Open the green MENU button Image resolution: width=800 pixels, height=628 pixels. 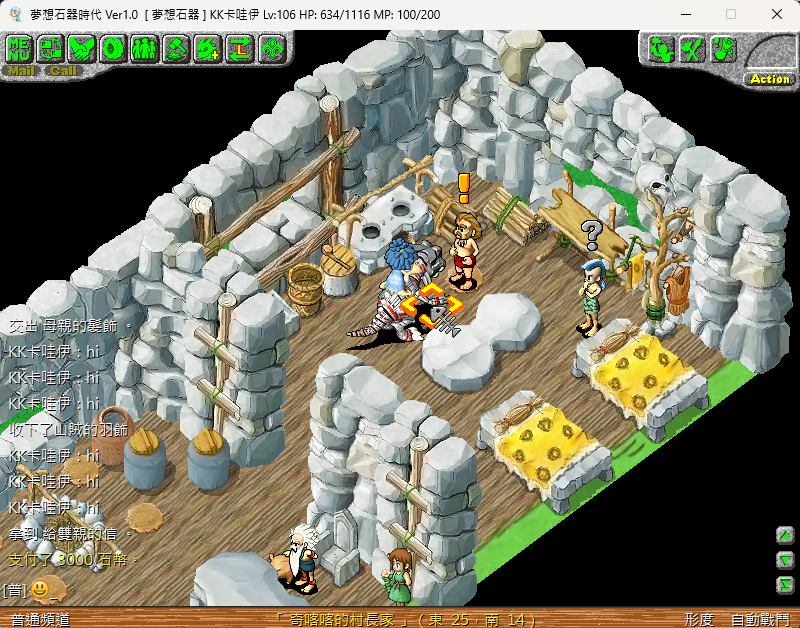[x=19, y=47]
